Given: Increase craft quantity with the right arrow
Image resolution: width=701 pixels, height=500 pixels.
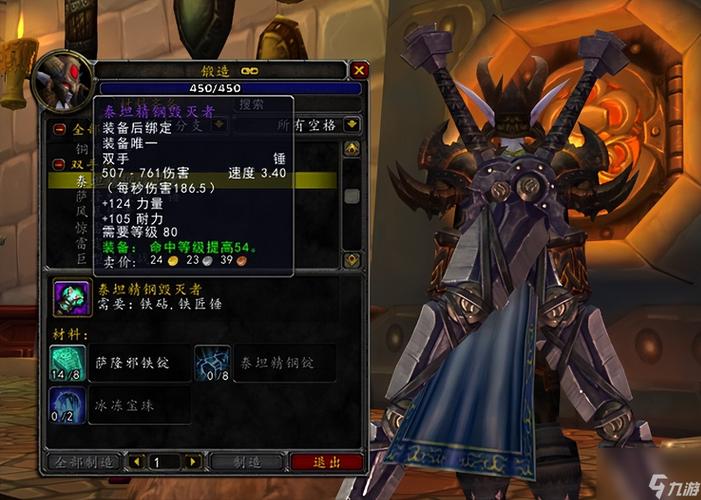Looking at the screenshot, I should (193, 462).
